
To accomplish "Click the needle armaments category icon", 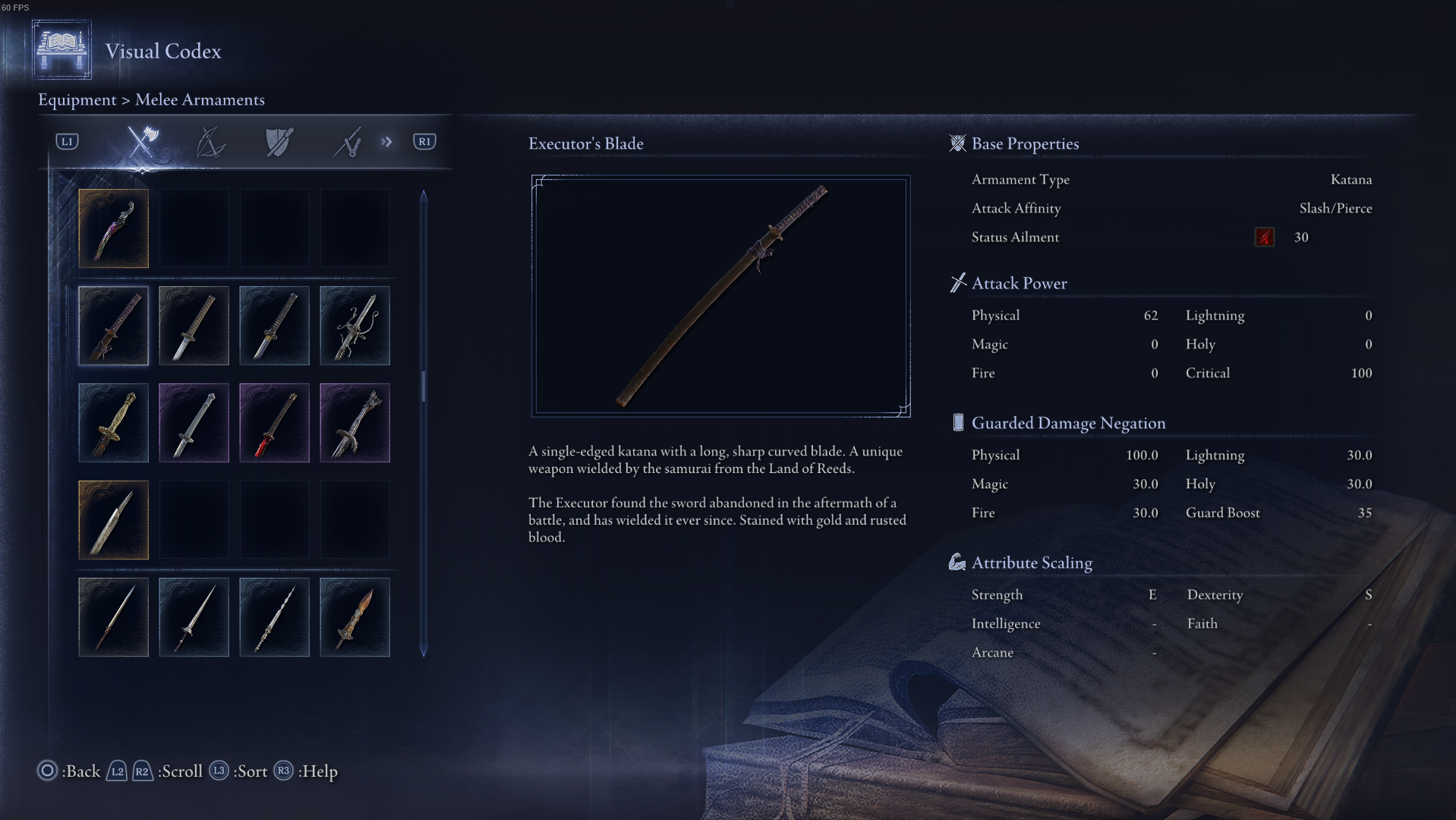I will [x=348, y=141].
